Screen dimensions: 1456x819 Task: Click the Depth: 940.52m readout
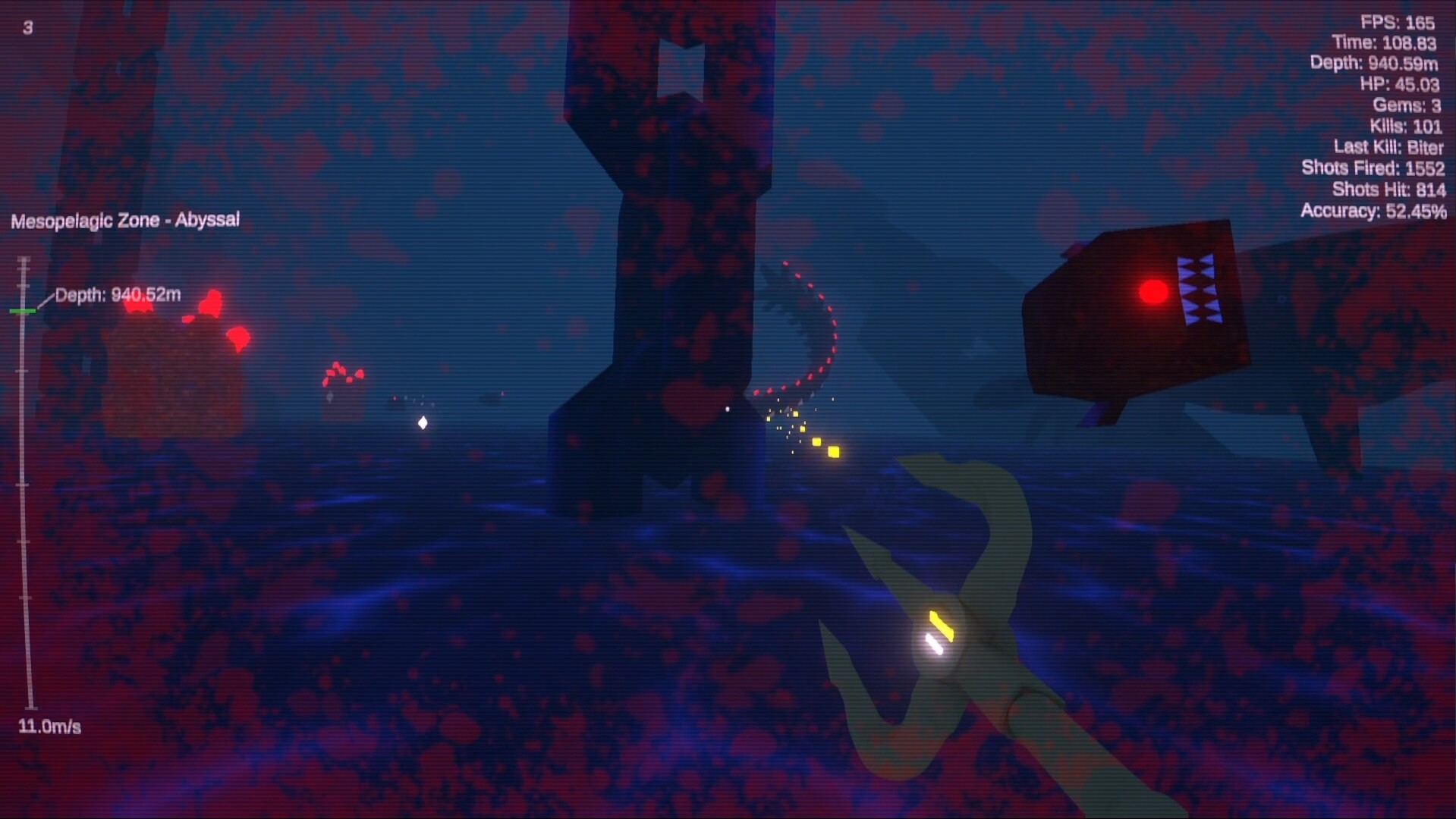click(x=118, y=293)
